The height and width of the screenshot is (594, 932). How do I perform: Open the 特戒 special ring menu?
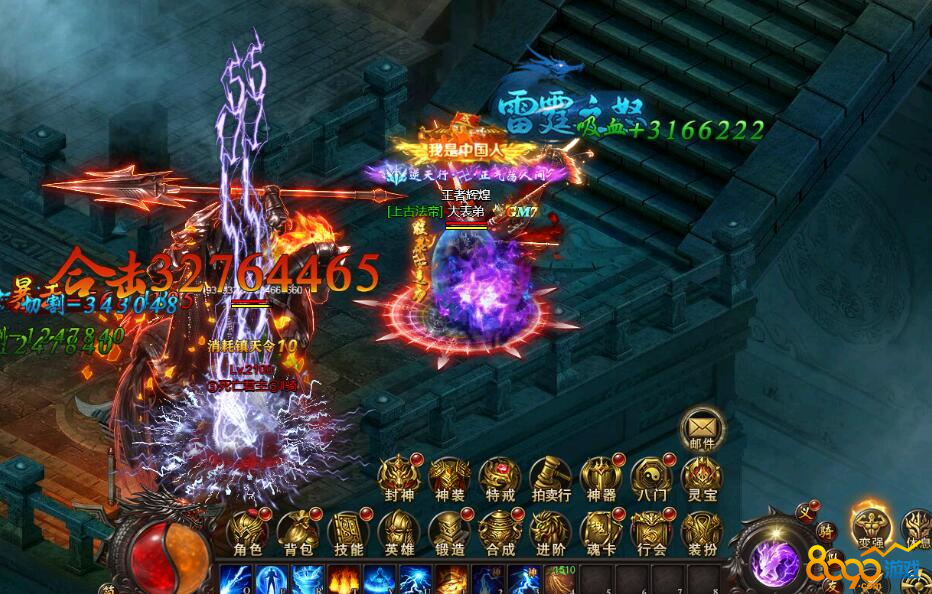point(499,476)
